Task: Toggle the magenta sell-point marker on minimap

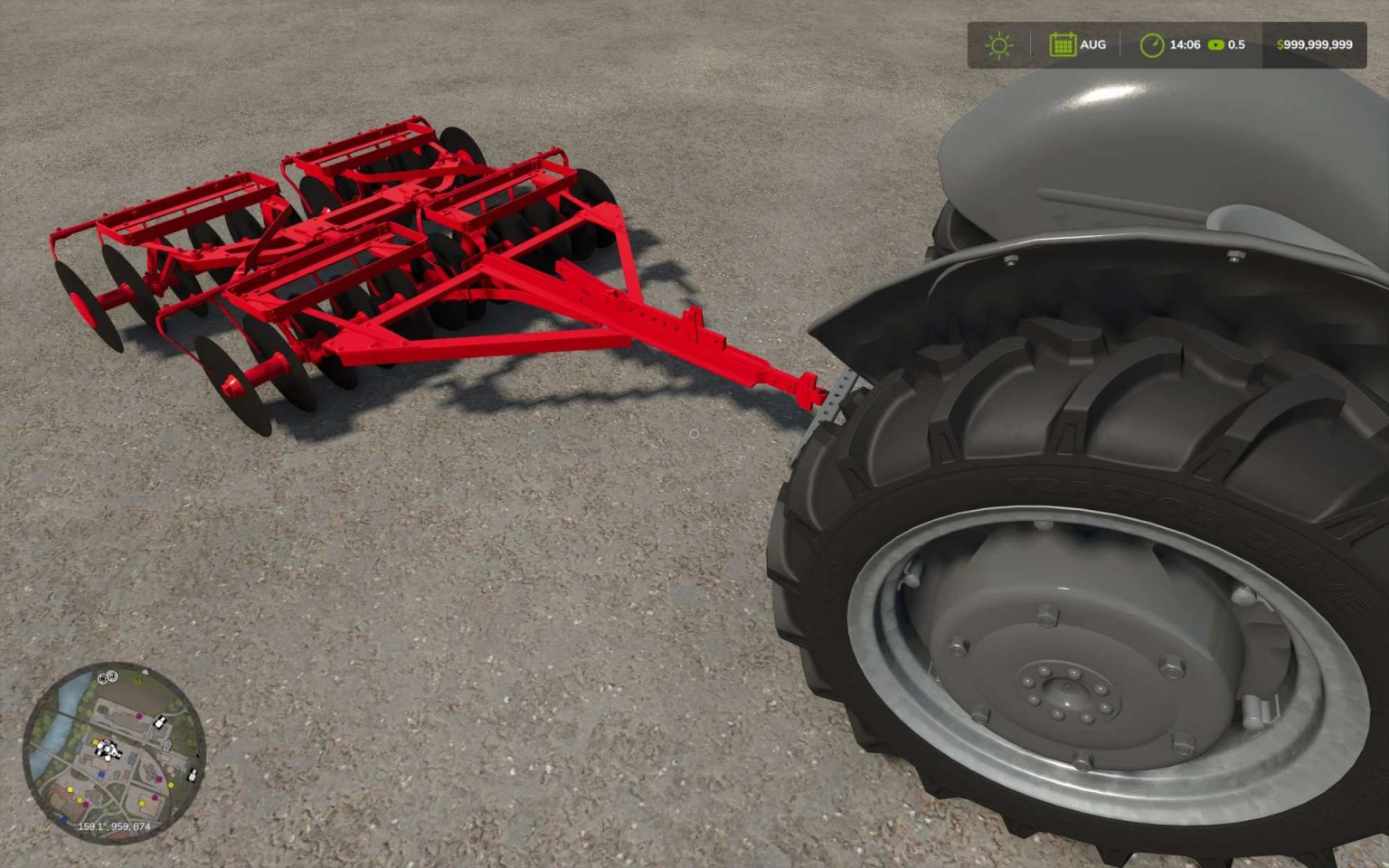Action: [x=139, y=716]
